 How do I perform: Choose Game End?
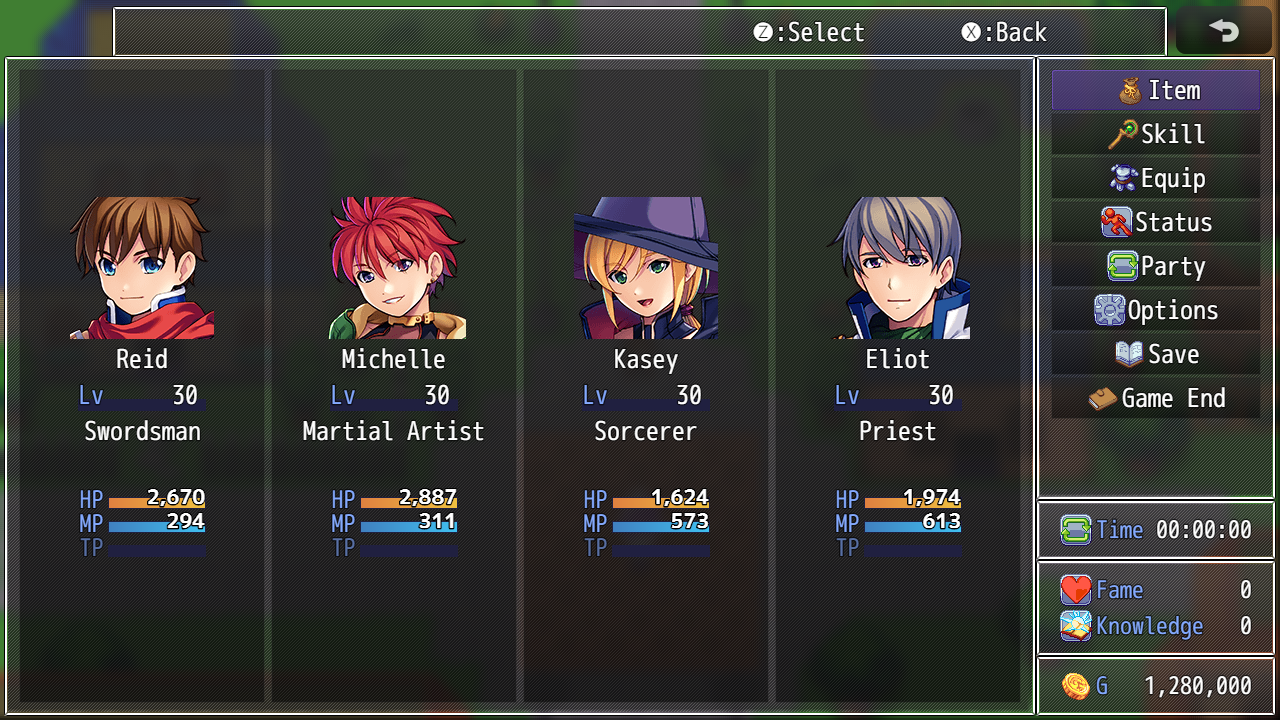[x=1156, y=398]
